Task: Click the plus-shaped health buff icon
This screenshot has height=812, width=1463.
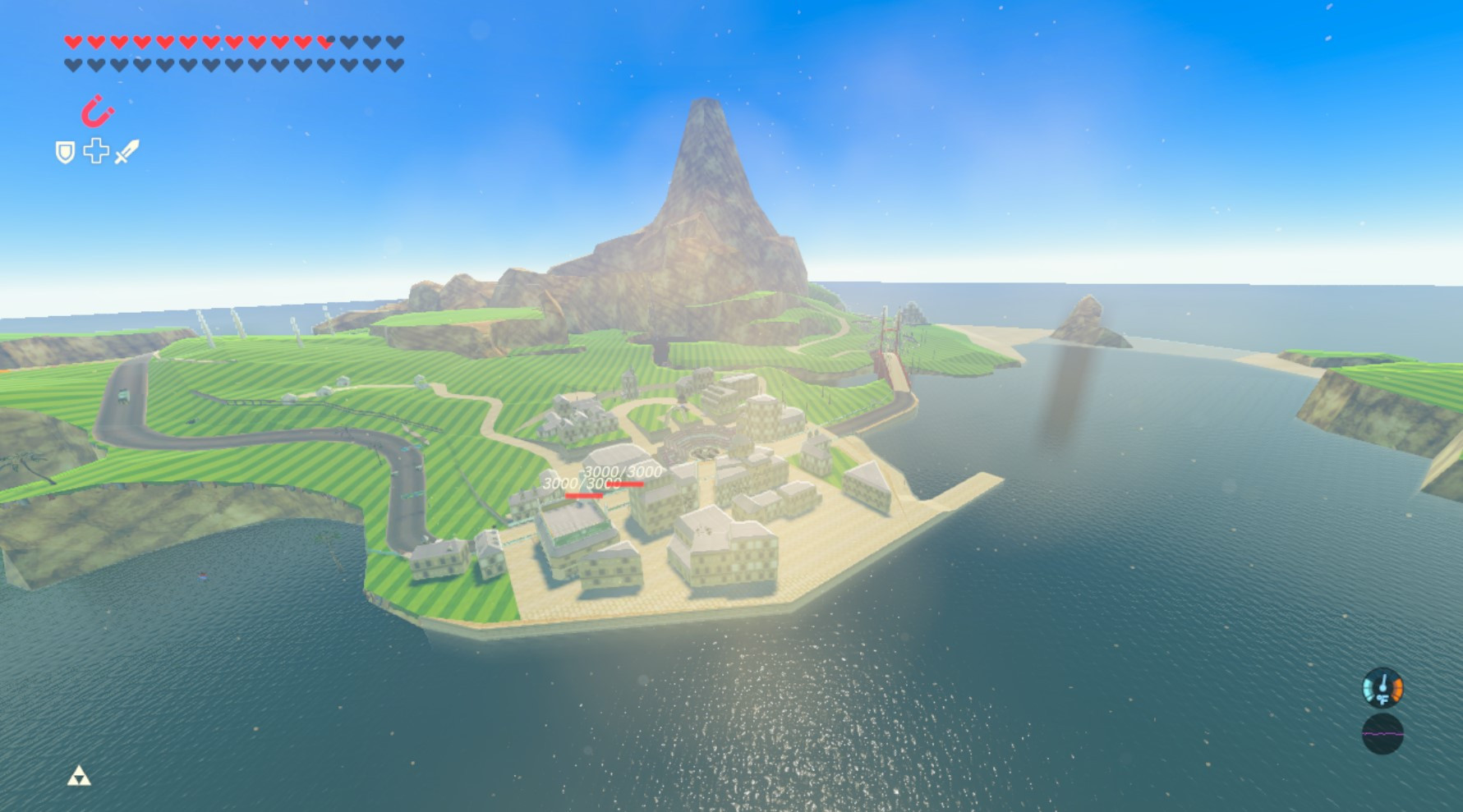Action: pyautogui.click(x=96, y=153)
